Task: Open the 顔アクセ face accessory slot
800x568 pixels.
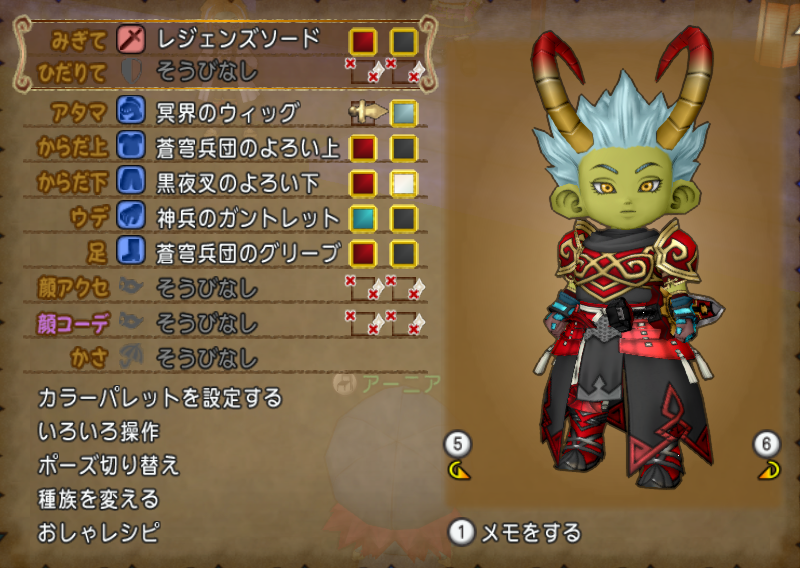Action: pos(207,289)
